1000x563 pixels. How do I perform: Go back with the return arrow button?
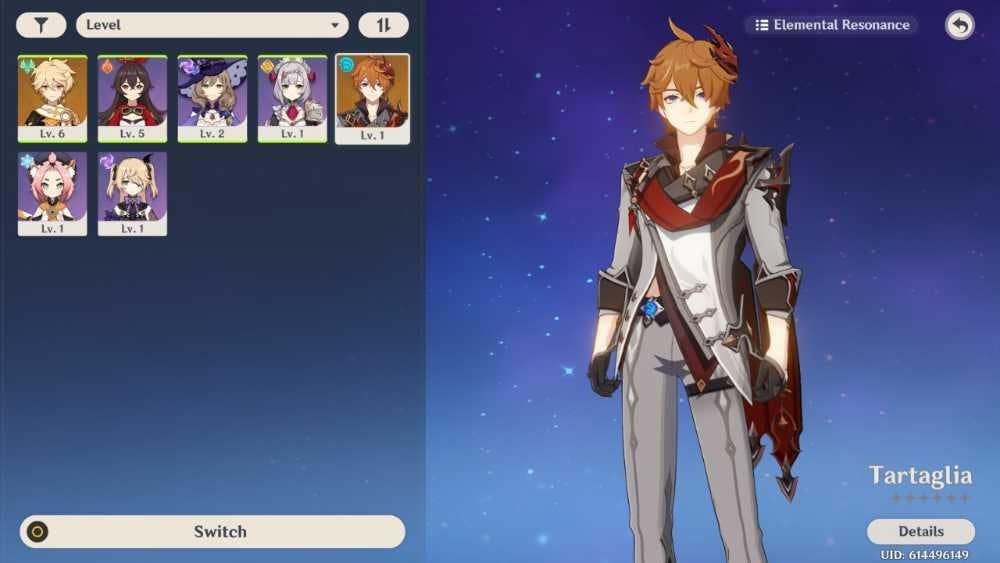tap(959, 25)
